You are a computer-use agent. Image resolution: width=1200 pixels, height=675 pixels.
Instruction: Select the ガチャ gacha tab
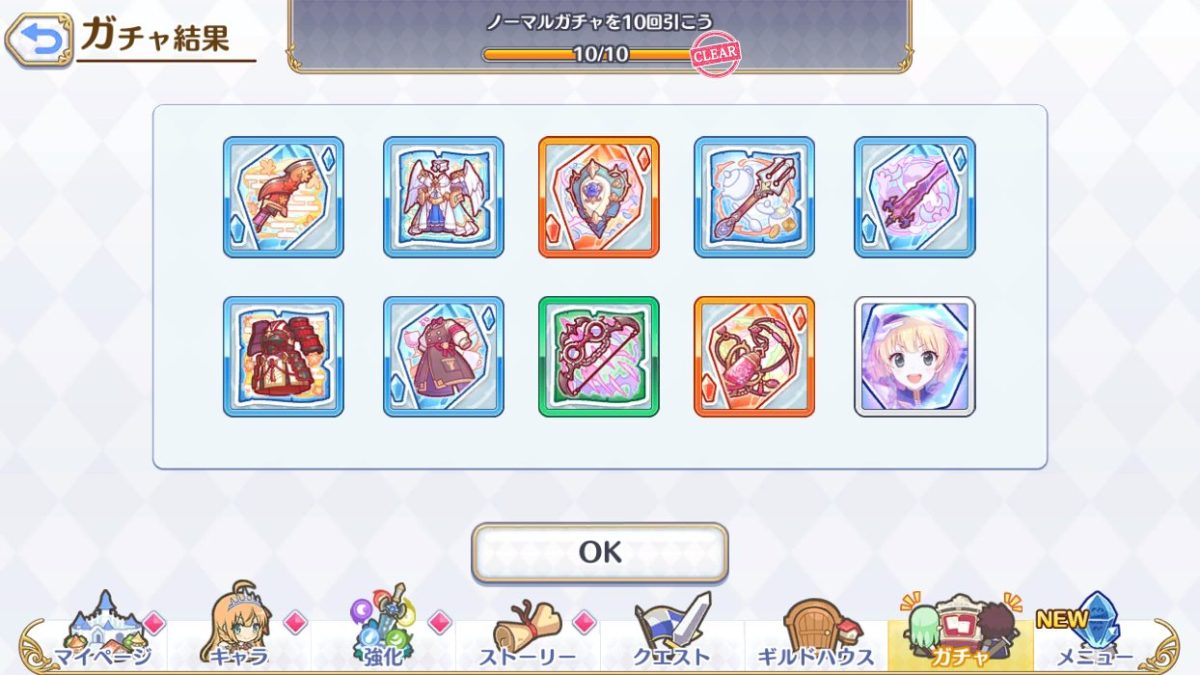click(960, 630)
